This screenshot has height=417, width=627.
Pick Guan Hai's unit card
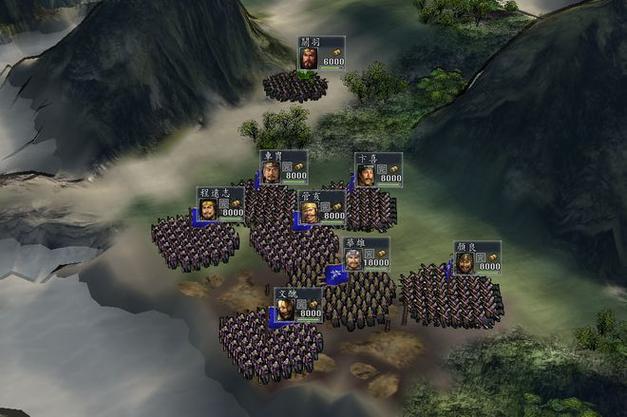click(x=321, y=207)
